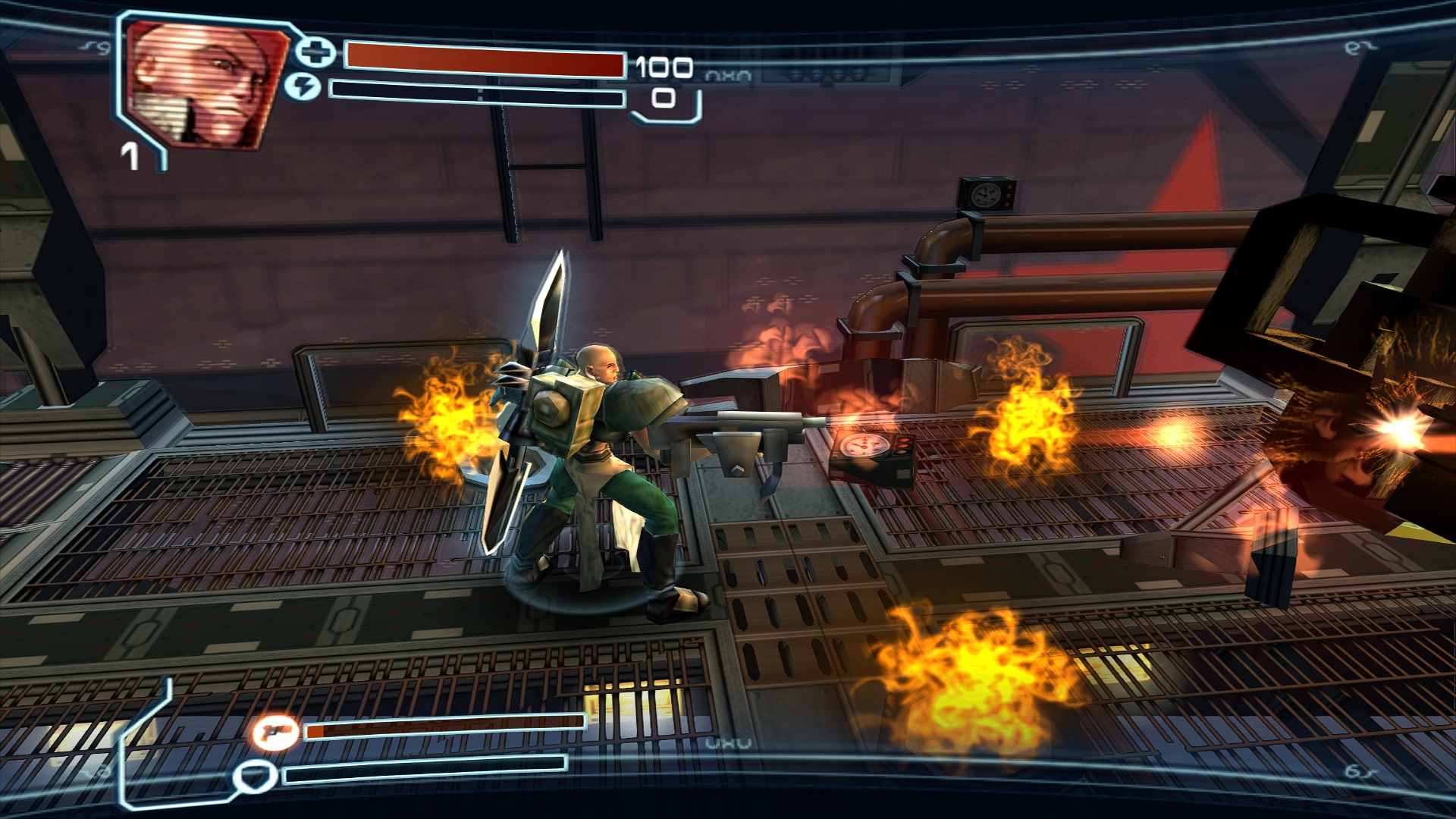Click the empty ring secondary weapon icon
This screenshot has height=819, width=1456.
point(254,776)
